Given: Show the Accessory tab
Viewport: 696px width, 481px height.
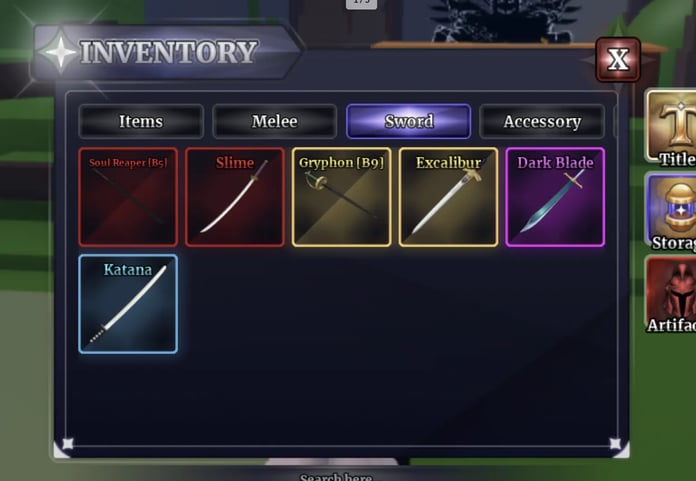Looking at the screenshot, I should 541,122.
